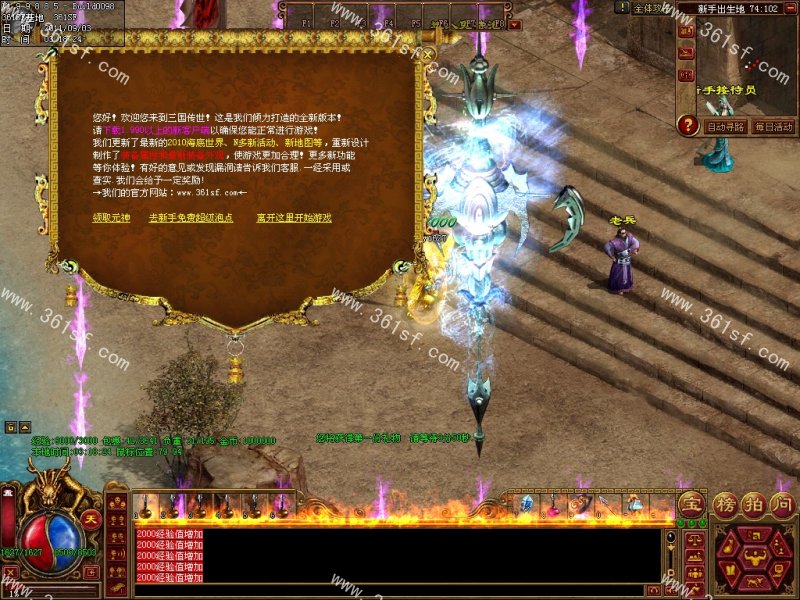Open the 每日活动 daily activities button

pyautogui.click(x=772, y=127)
